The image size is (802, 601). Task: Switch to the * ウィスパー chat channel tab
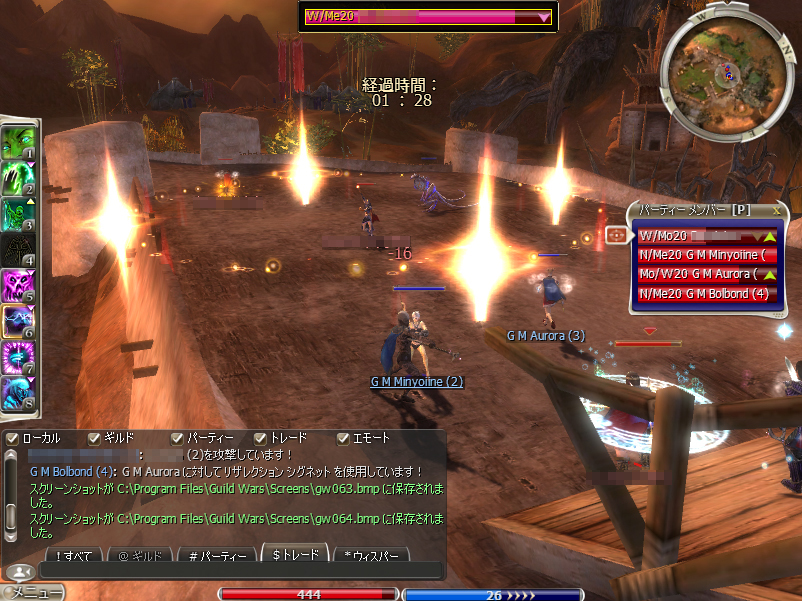tap(373, 555)
